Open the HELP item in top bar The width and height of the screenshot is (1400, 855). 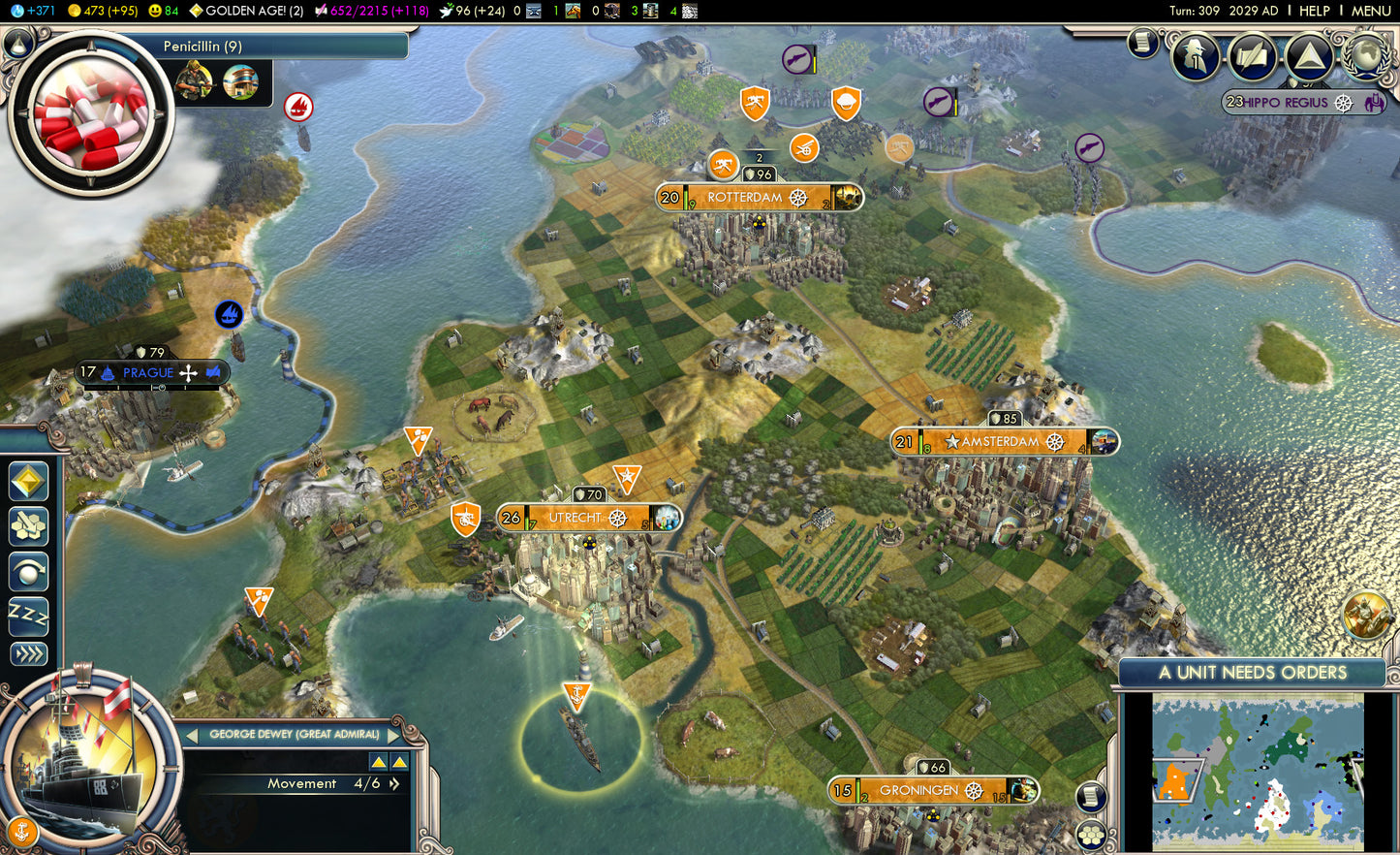(x=1315, y=10)
